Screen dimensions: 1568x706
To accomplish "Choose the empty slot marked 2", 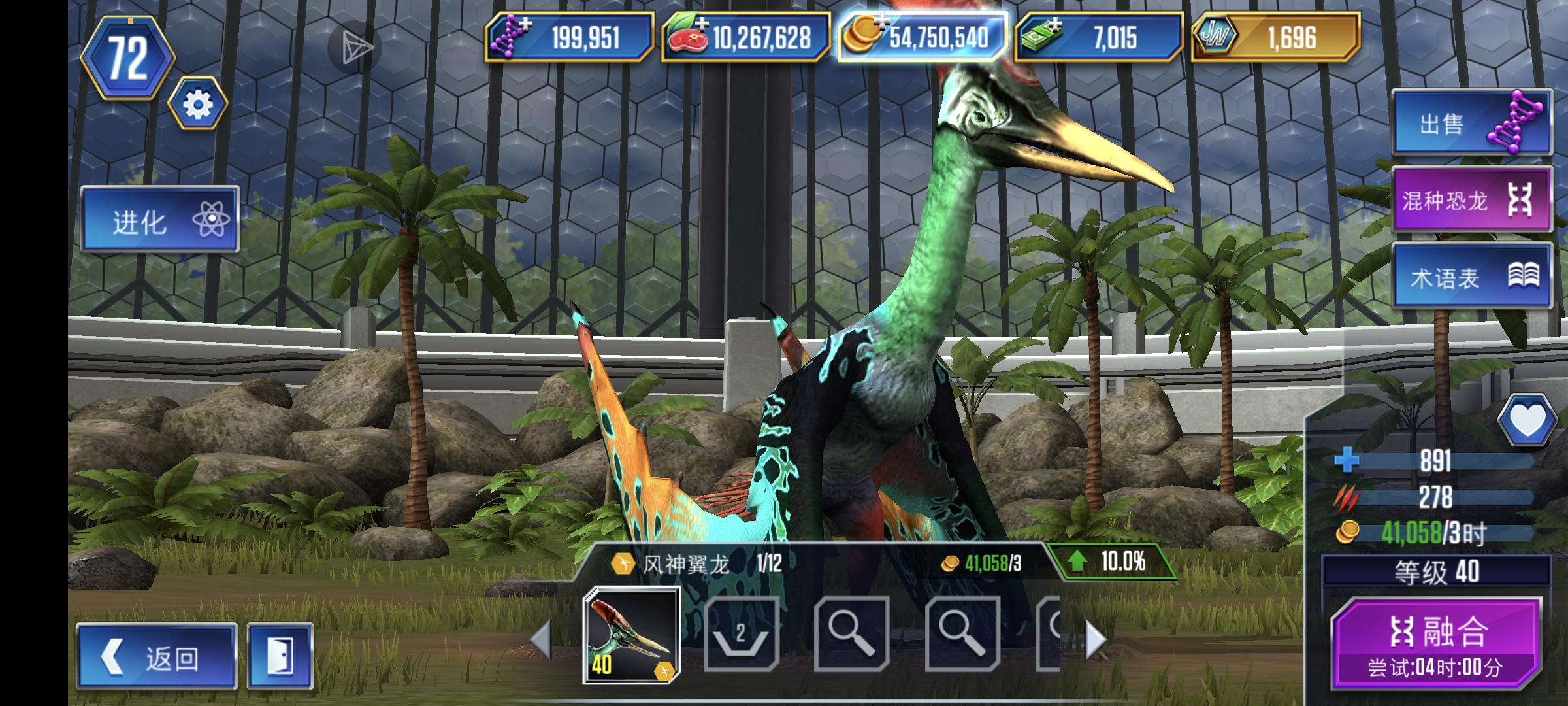I will pyautogui.click(x=742, y=634).
